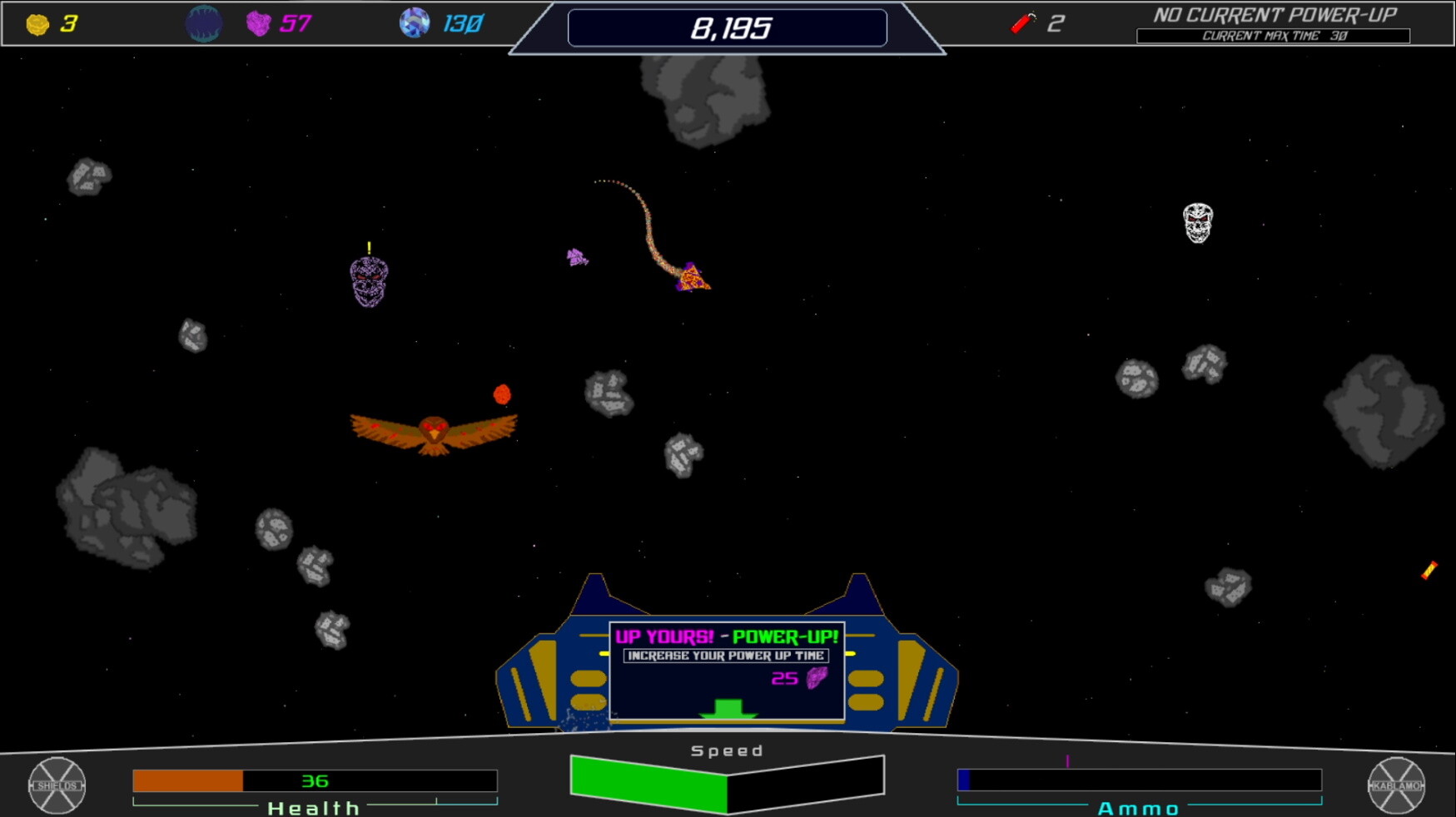Click the gold nugget currency icon

pos(35,22)
